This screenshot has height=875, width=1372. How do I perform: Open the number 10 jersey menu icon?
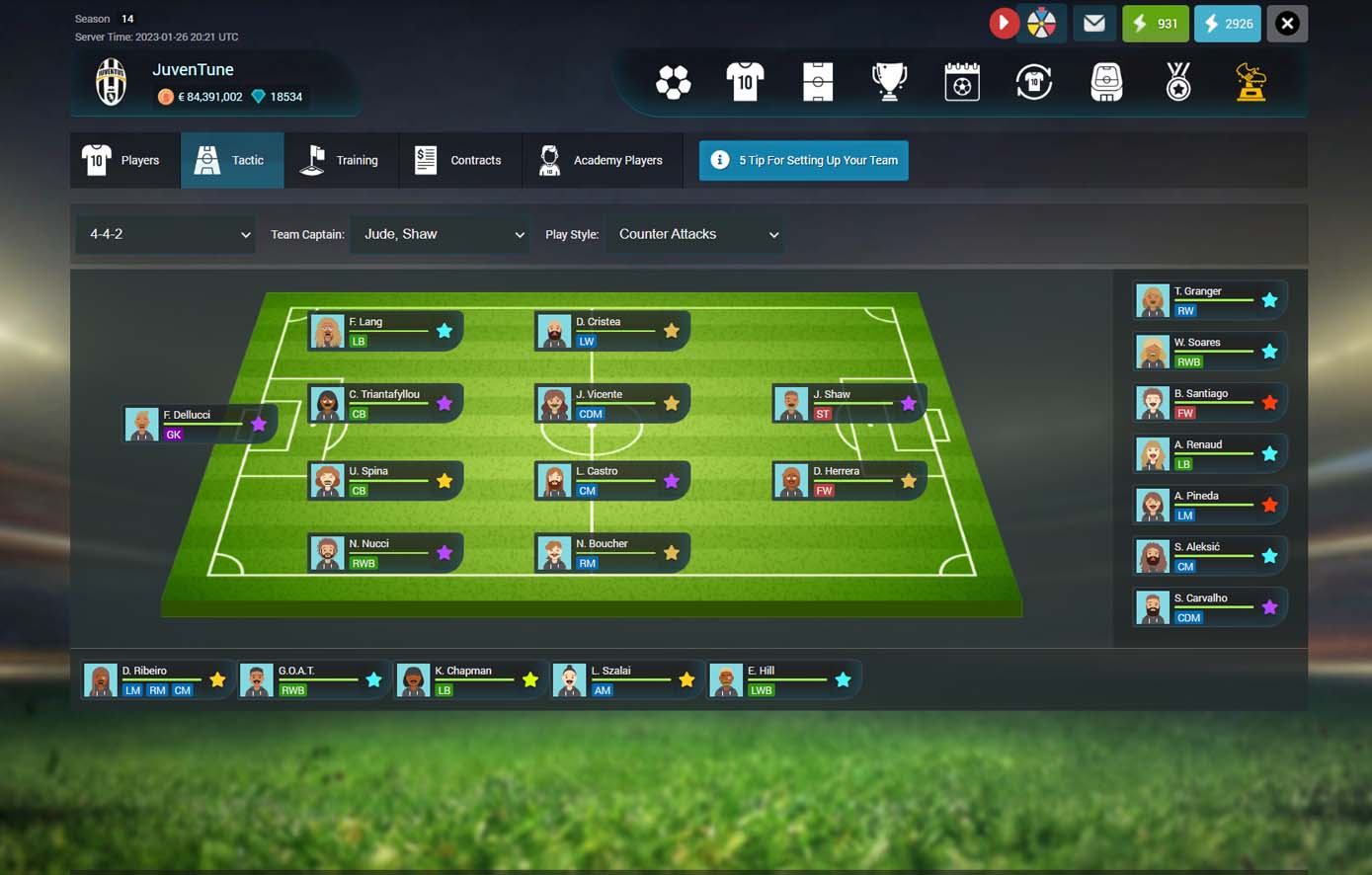coord(745,82)
